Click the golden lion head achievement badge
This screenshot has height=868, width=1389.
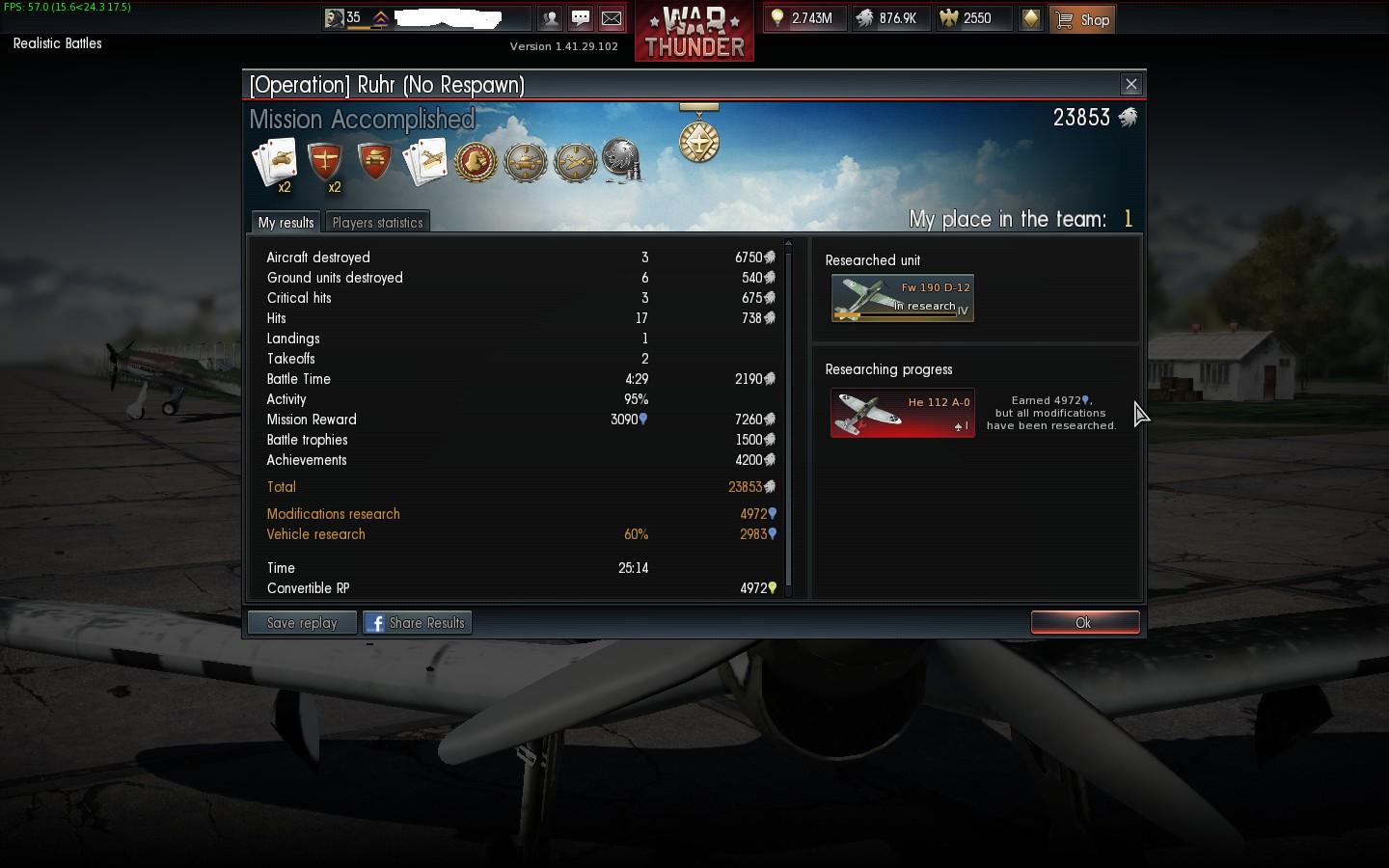(x=476, y=162)
